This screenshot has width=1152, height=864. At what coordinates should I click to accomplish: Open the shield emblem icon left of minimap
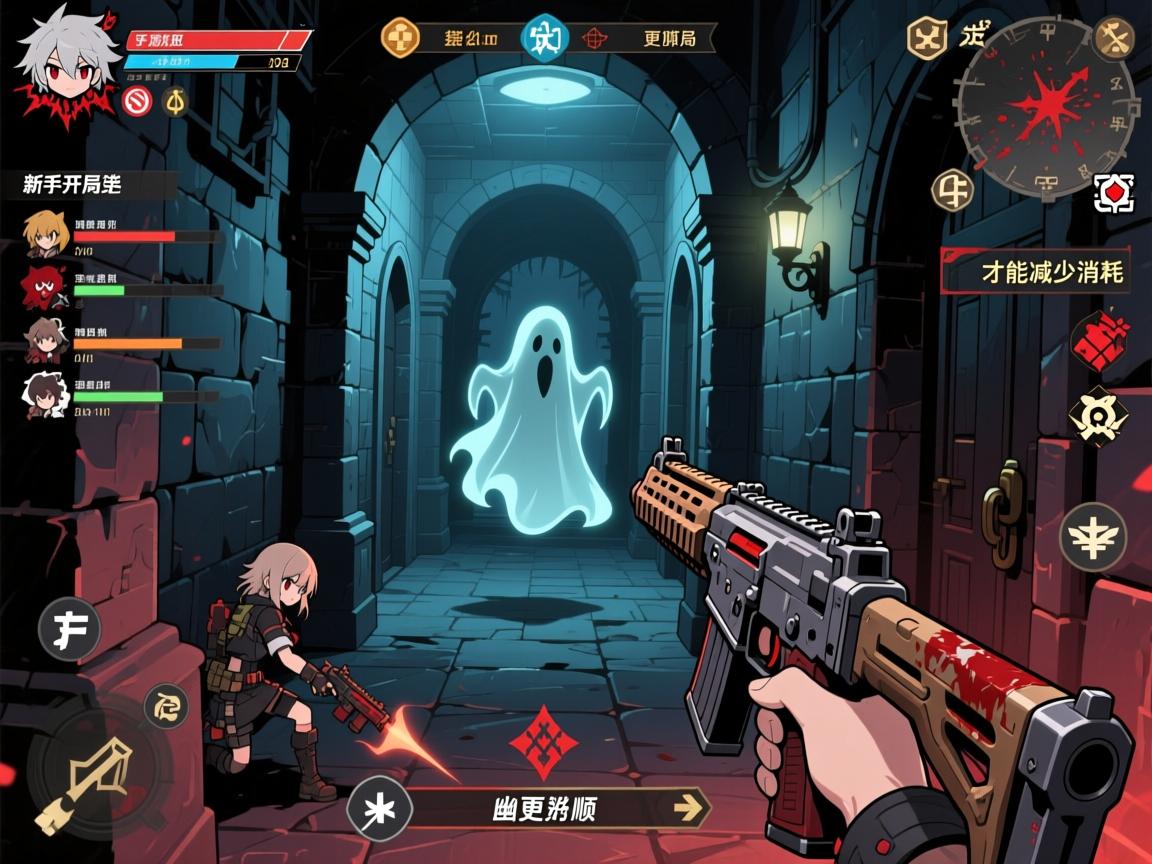[926, 39]
